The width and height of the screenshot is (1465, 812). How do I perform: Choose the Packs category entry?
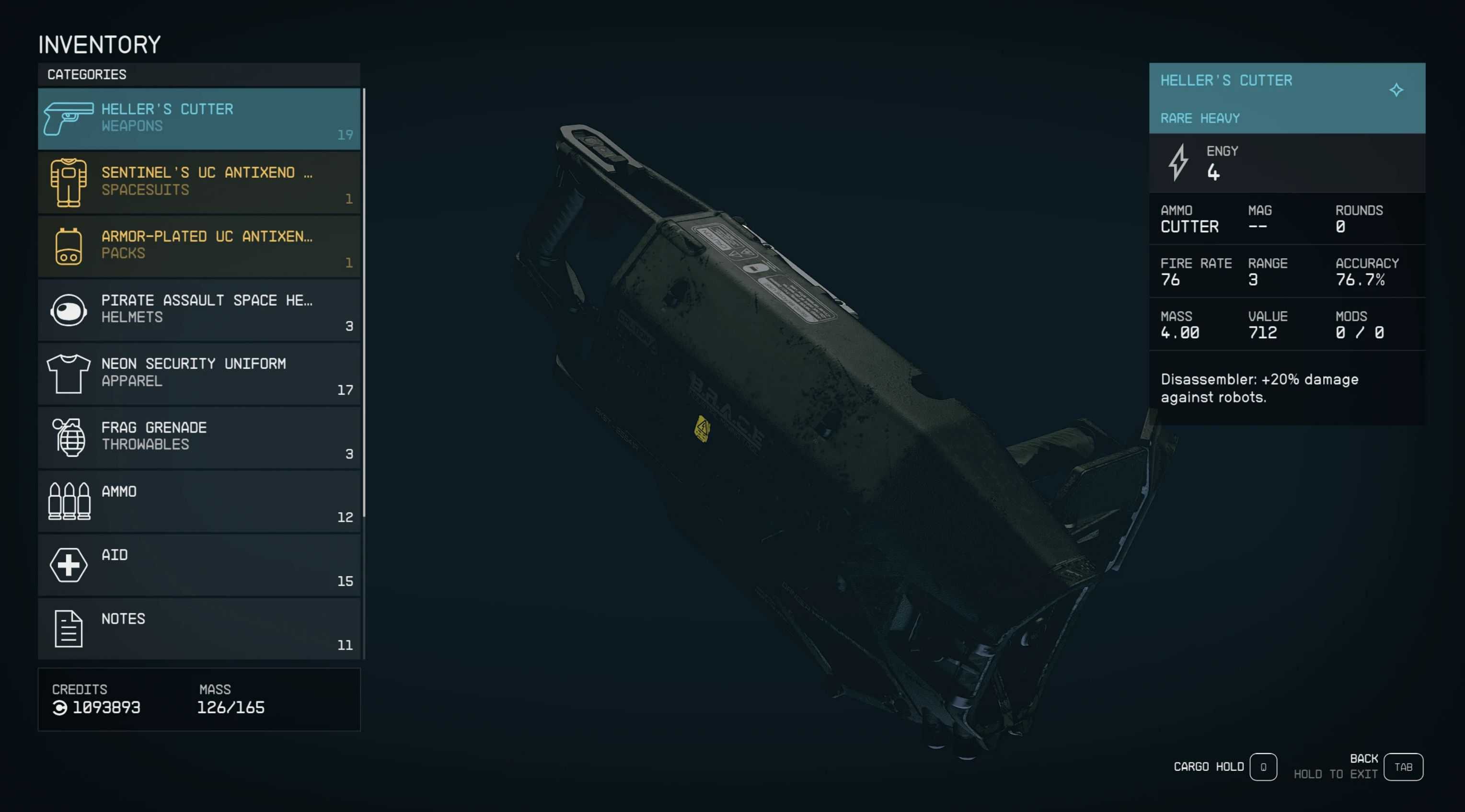(x=198, y=246)
